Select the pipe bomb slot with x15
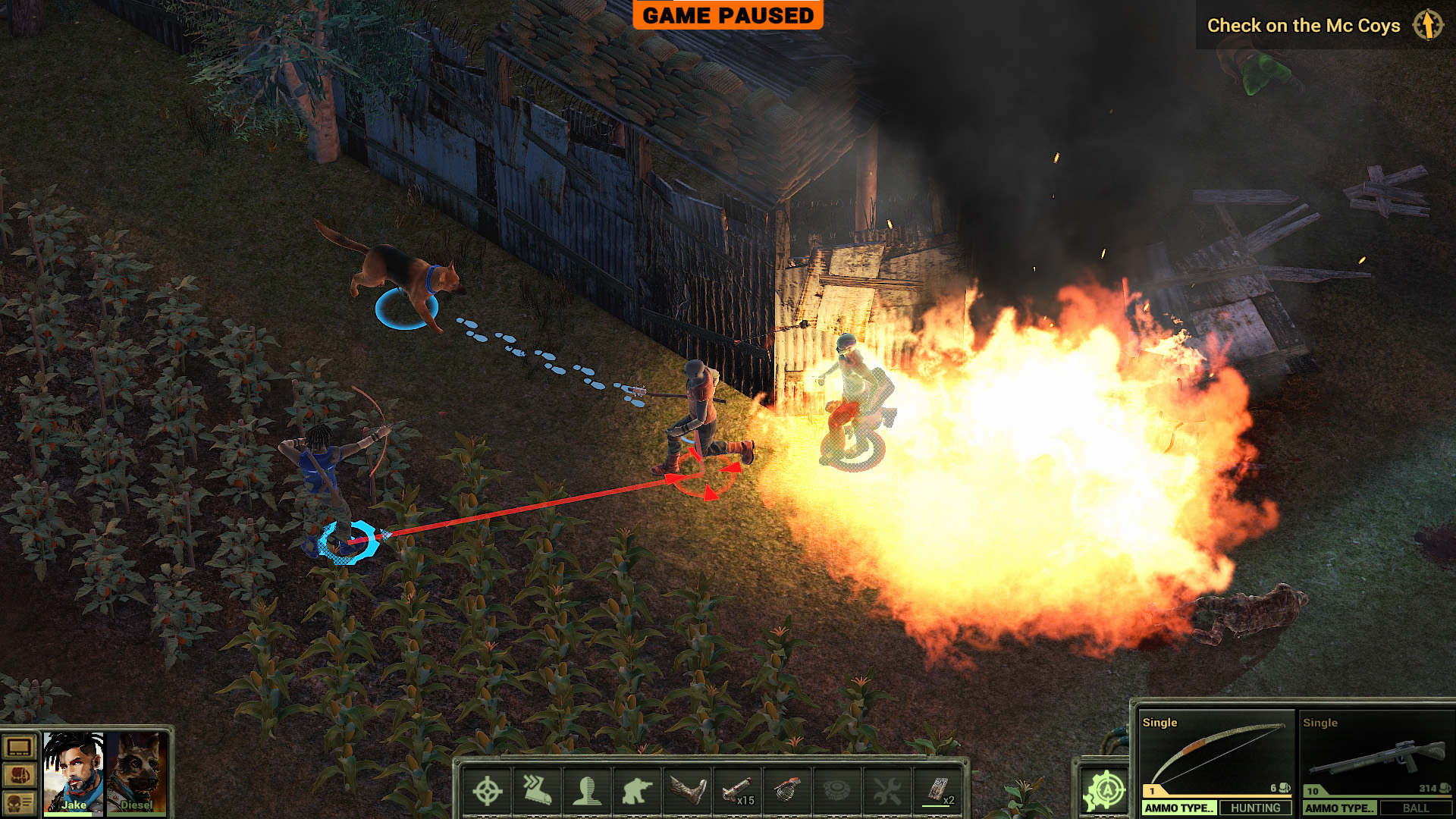 coord(737,791)
